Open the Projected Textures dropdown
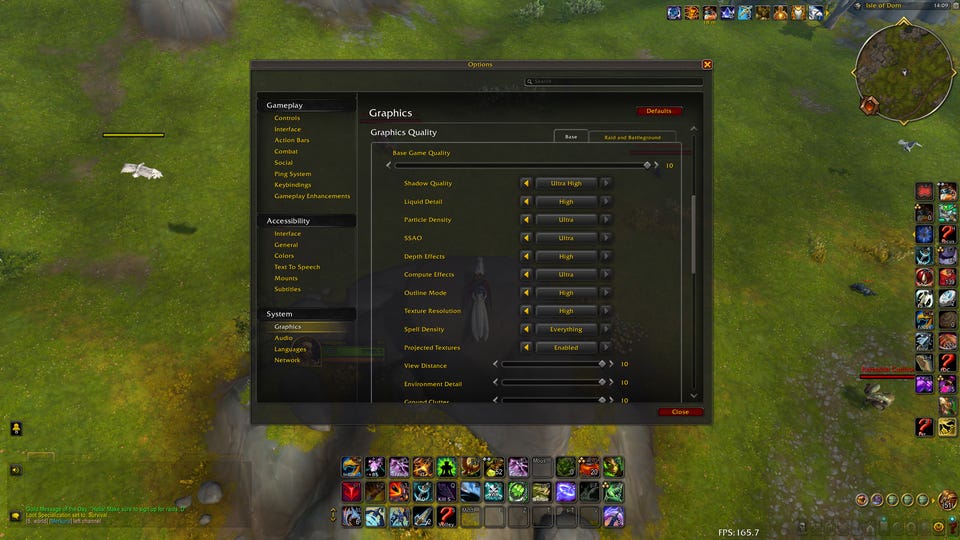The width and height of the screenshot is (960, 540). click(x=566, y=348)
